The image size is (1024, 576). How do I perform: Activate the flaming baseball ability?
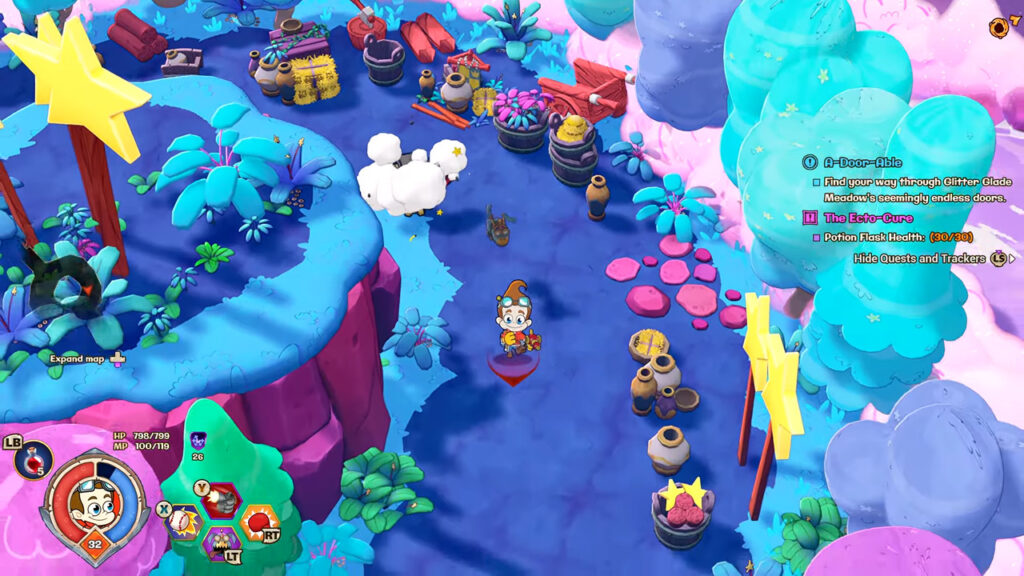click(183, 521)
